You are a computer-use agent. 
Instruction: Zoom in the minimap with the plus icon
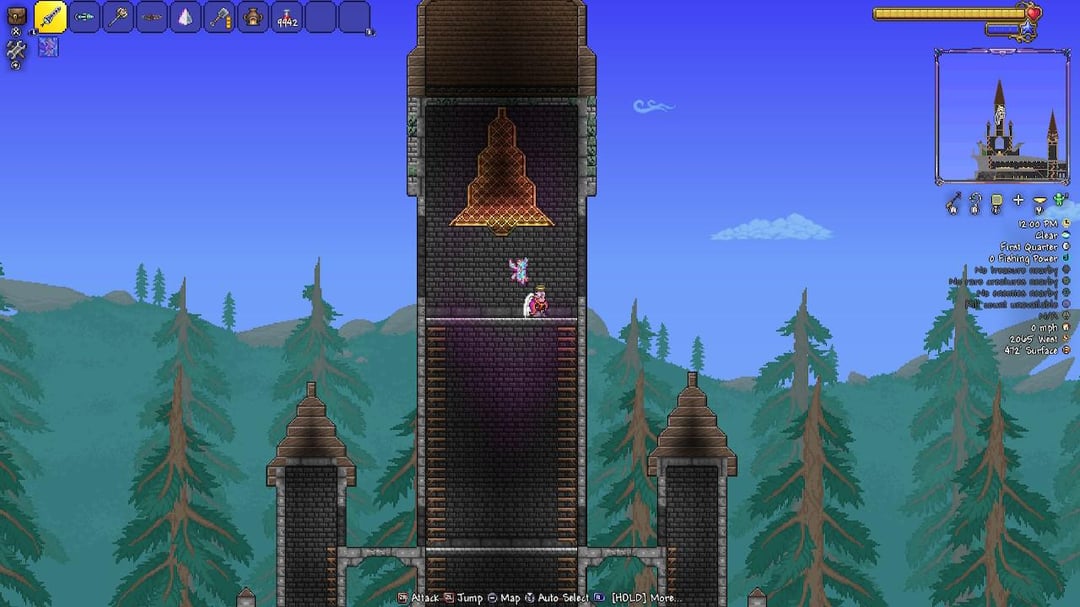(x=1018, y=201)
